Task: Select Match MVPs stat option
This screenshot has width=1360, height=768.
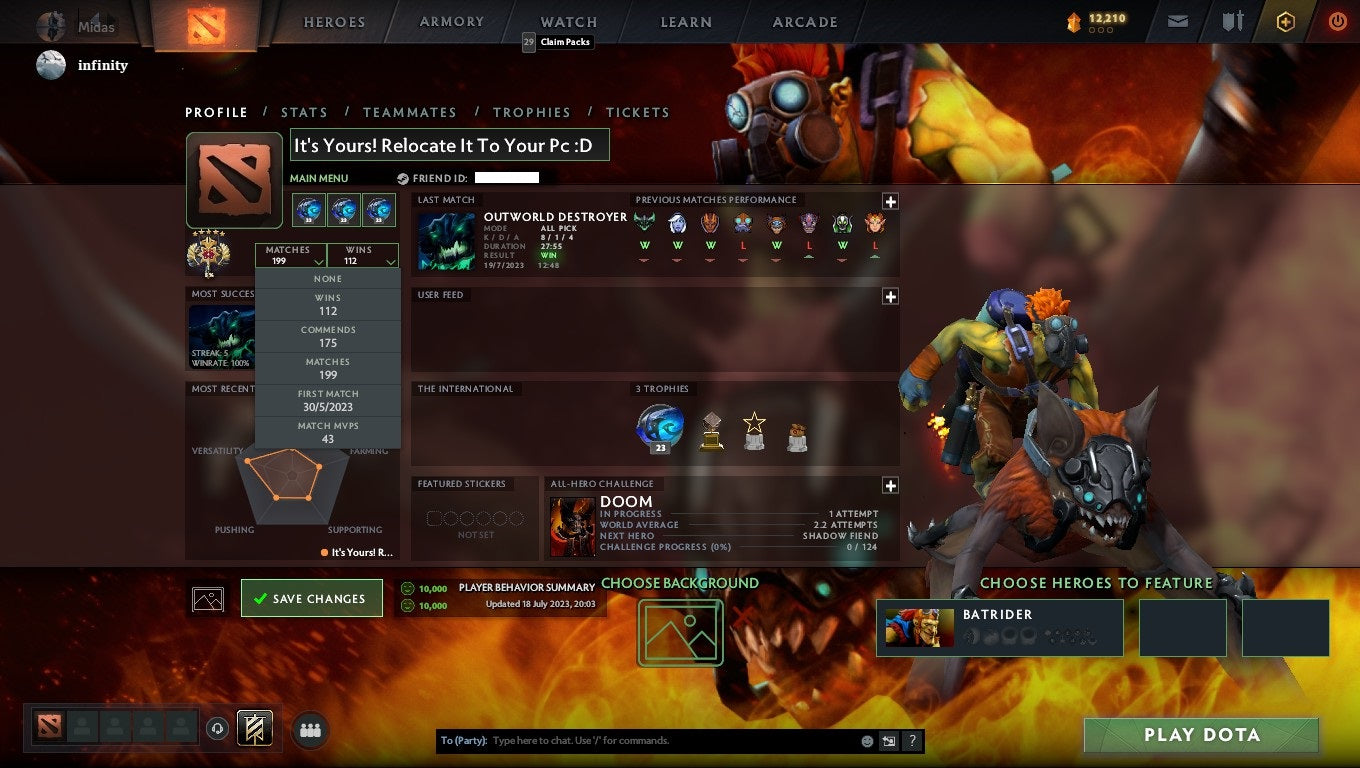Action: tap(330, 431)
